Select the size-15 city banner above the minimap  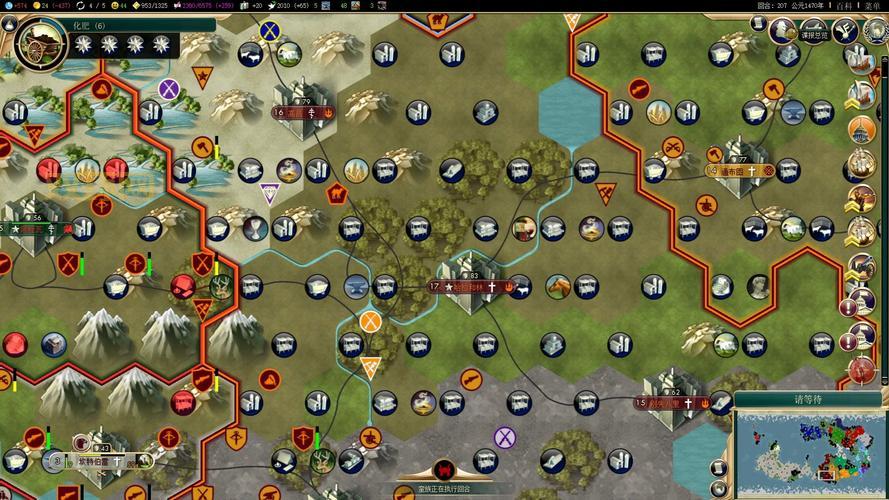click(x=670, y=403)
